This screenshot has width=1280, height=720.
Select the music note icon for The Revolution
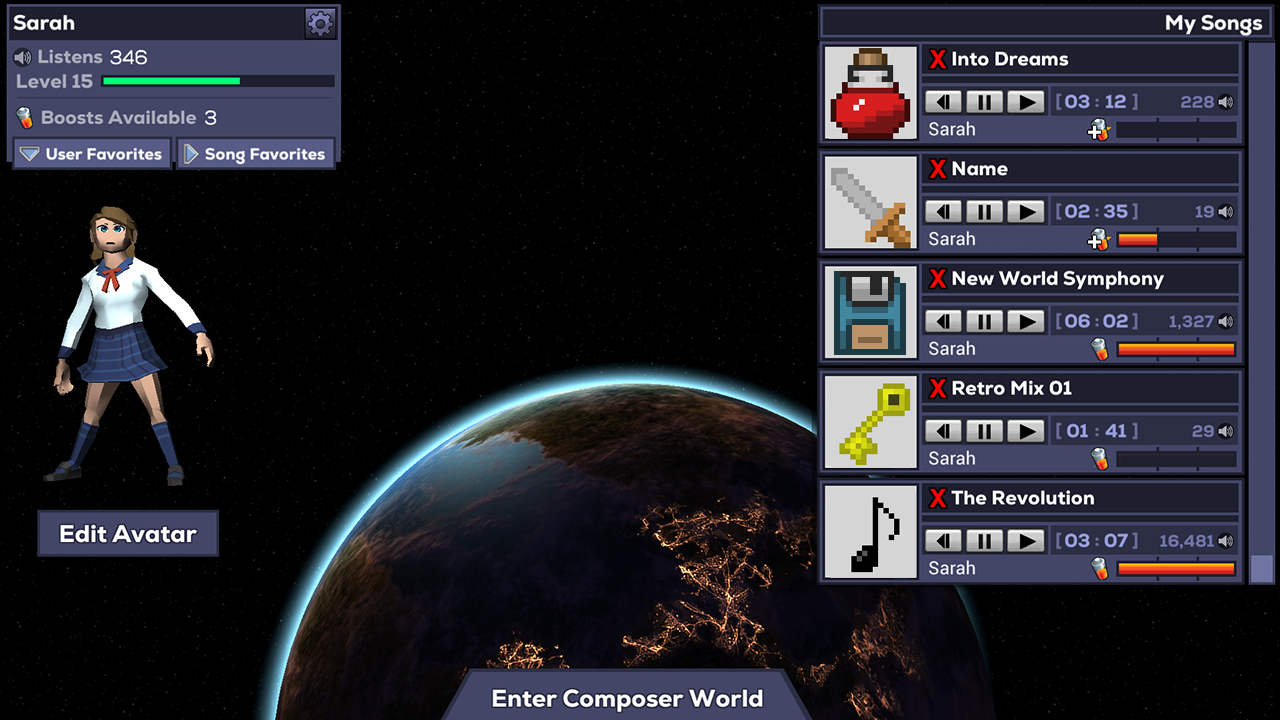coord(869,531)
